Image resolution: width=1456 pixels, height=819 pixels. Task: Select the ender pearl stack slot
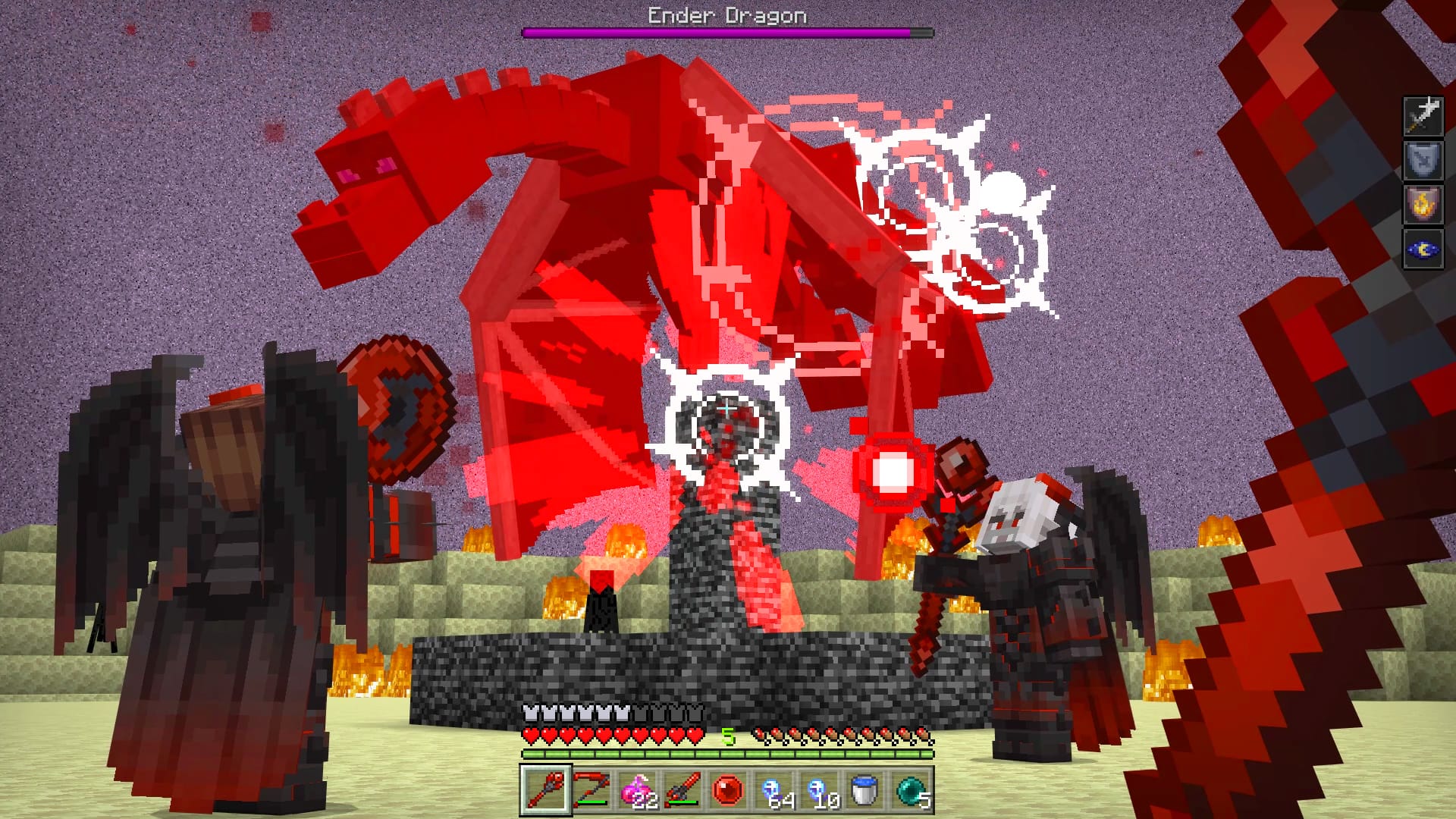coord(910,790)
